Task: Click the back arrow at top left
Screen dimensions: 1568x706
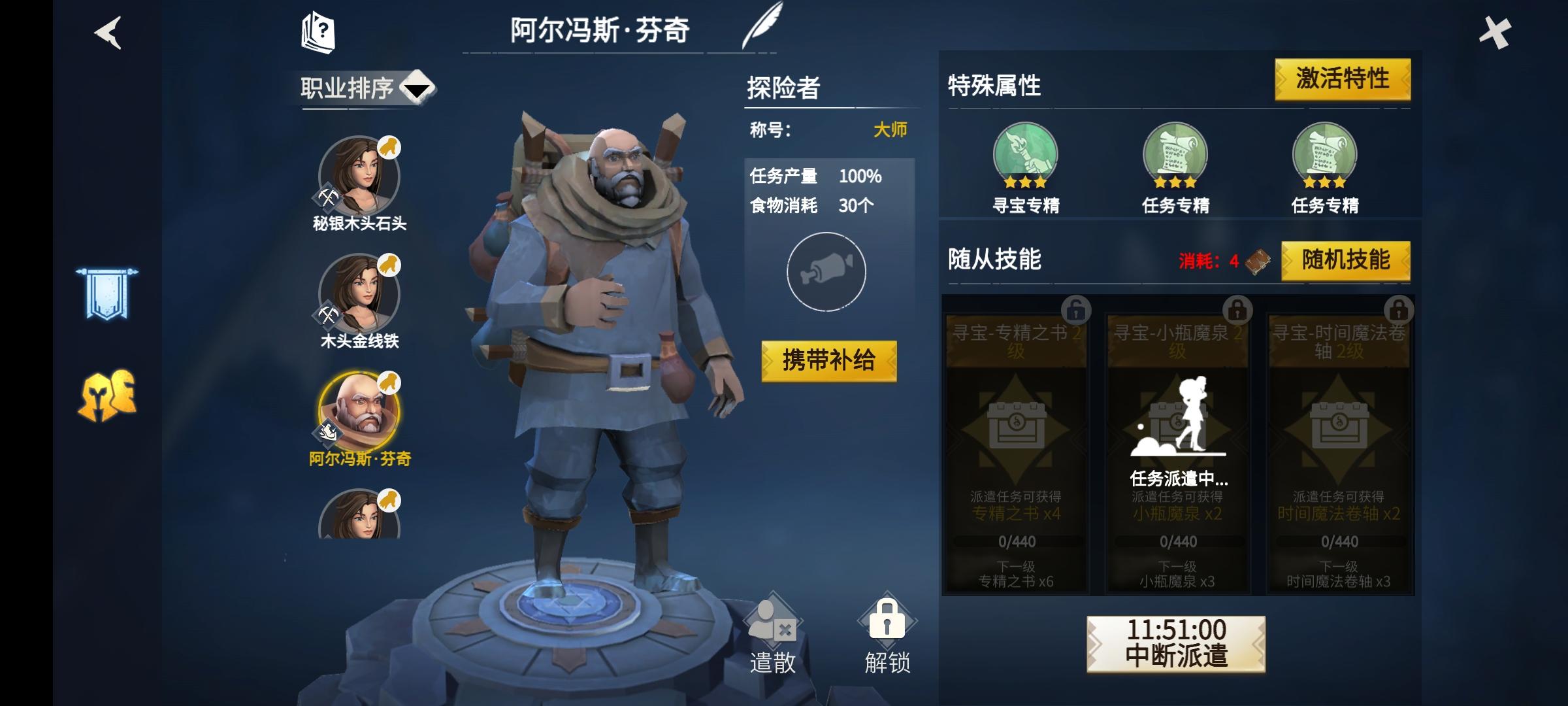Action: pyautogui.click(x=106, y=34)
